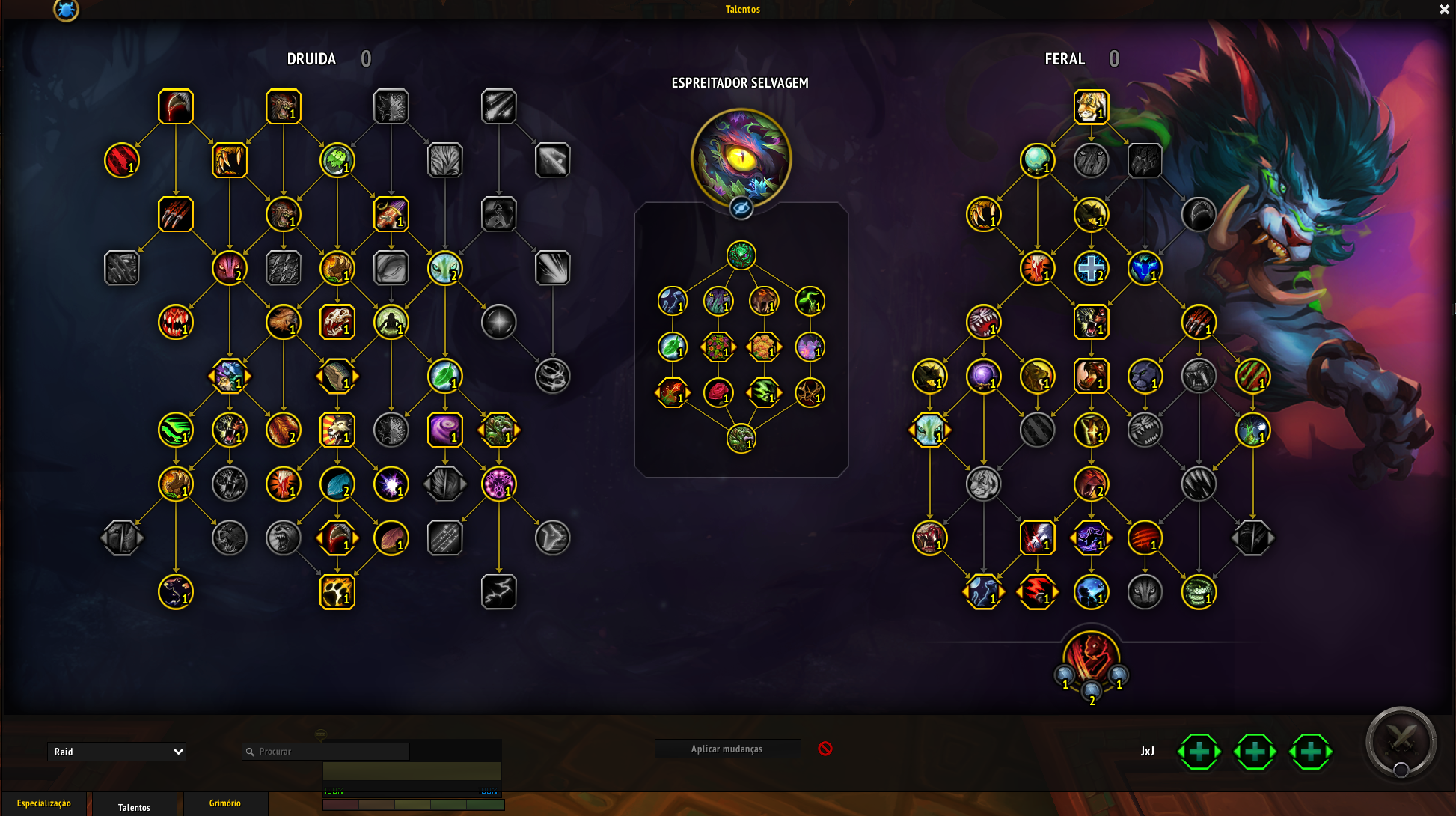This screenshot has height=816, width=1456.
Task: Click the crossed swords PvP emblem
Action: [x=1401, y=742]
